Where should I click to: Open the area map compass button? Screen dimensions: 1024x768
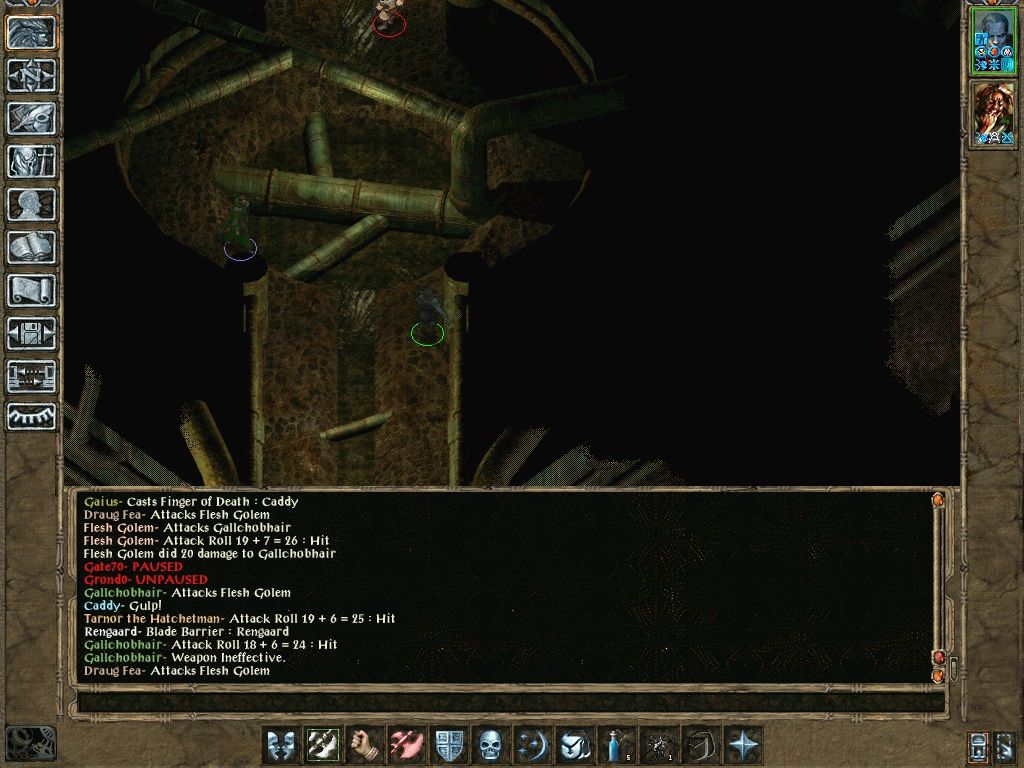point(31,75)
